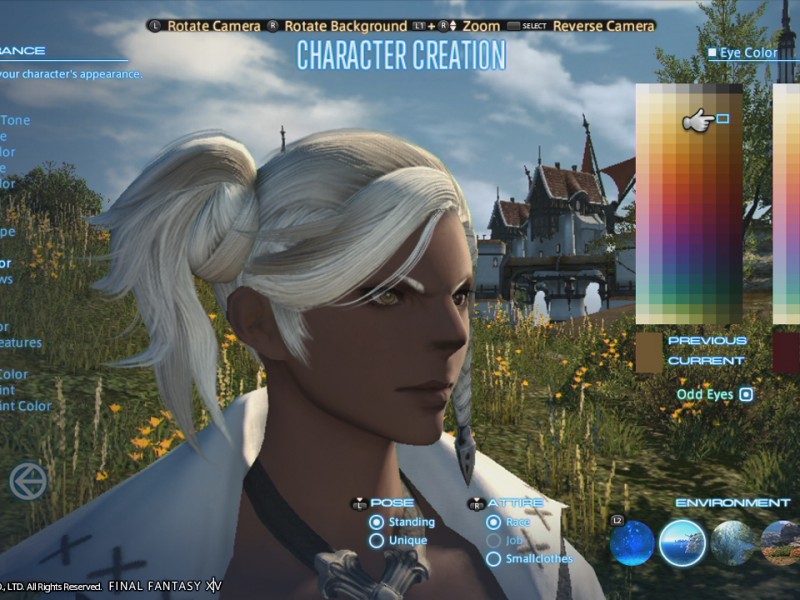Select the highlighted ocean coast environment

[x=682, y=543]
